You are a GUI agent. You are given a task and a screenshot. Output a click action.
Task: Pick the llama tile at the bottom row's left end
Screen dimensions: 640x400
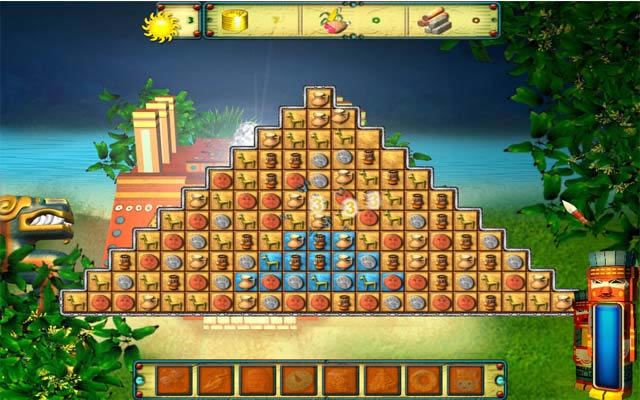(x=76, y=301)
